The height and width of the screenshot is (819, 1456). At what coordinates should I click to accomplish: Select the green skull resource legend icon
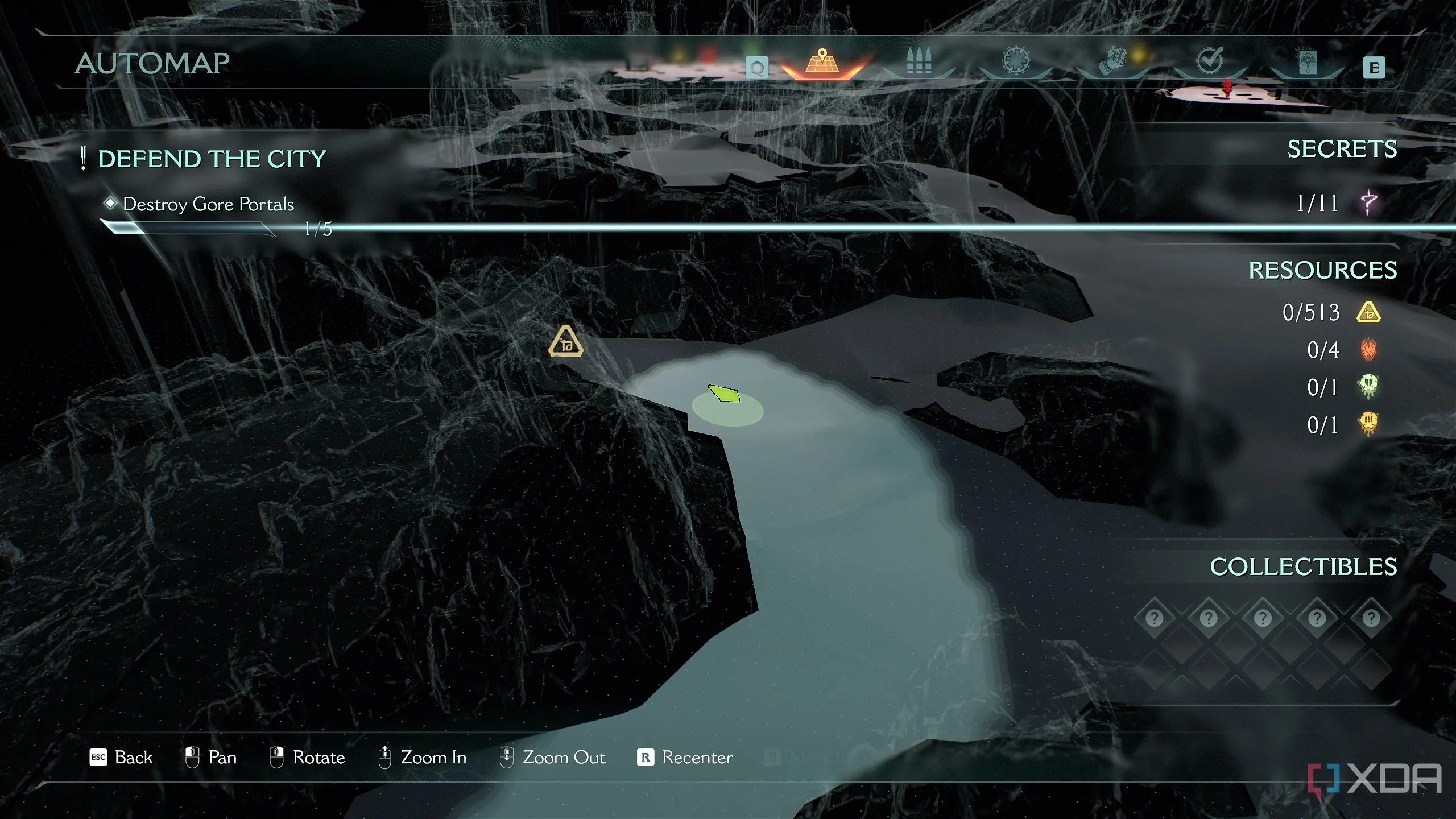(1368, 387)
